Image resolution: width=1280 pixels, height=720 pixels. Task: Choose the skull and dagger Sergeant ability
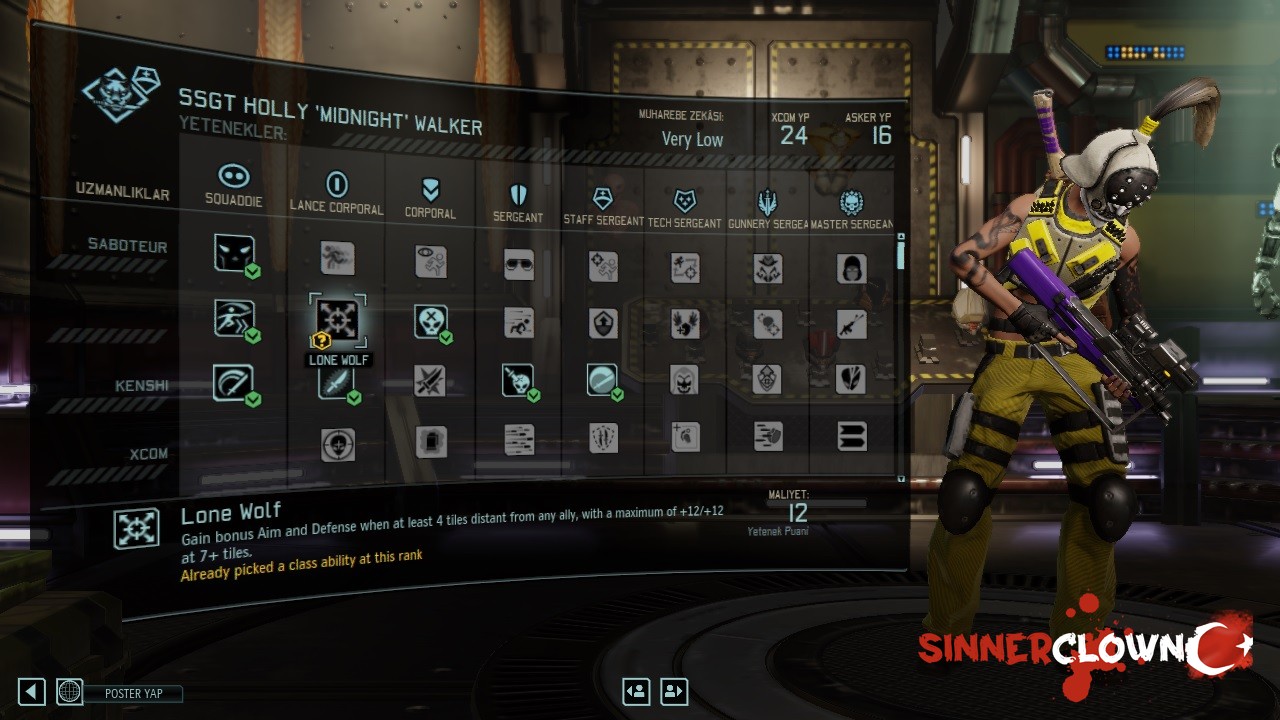[x=517, y=380]
